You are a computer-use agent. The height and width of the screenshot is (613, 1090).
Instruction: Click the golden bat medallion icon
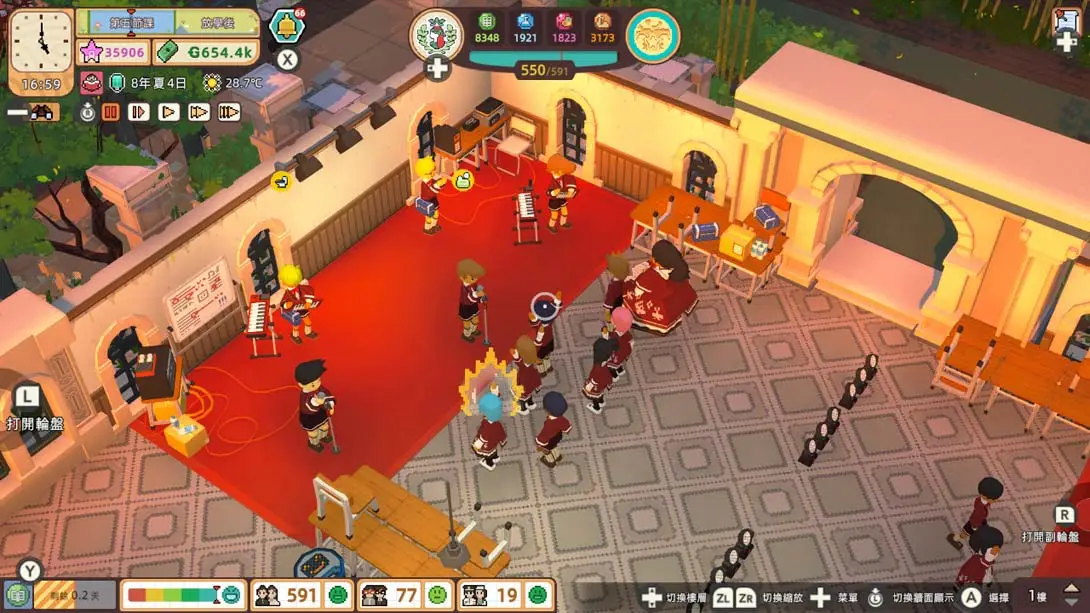coord(652,36)
